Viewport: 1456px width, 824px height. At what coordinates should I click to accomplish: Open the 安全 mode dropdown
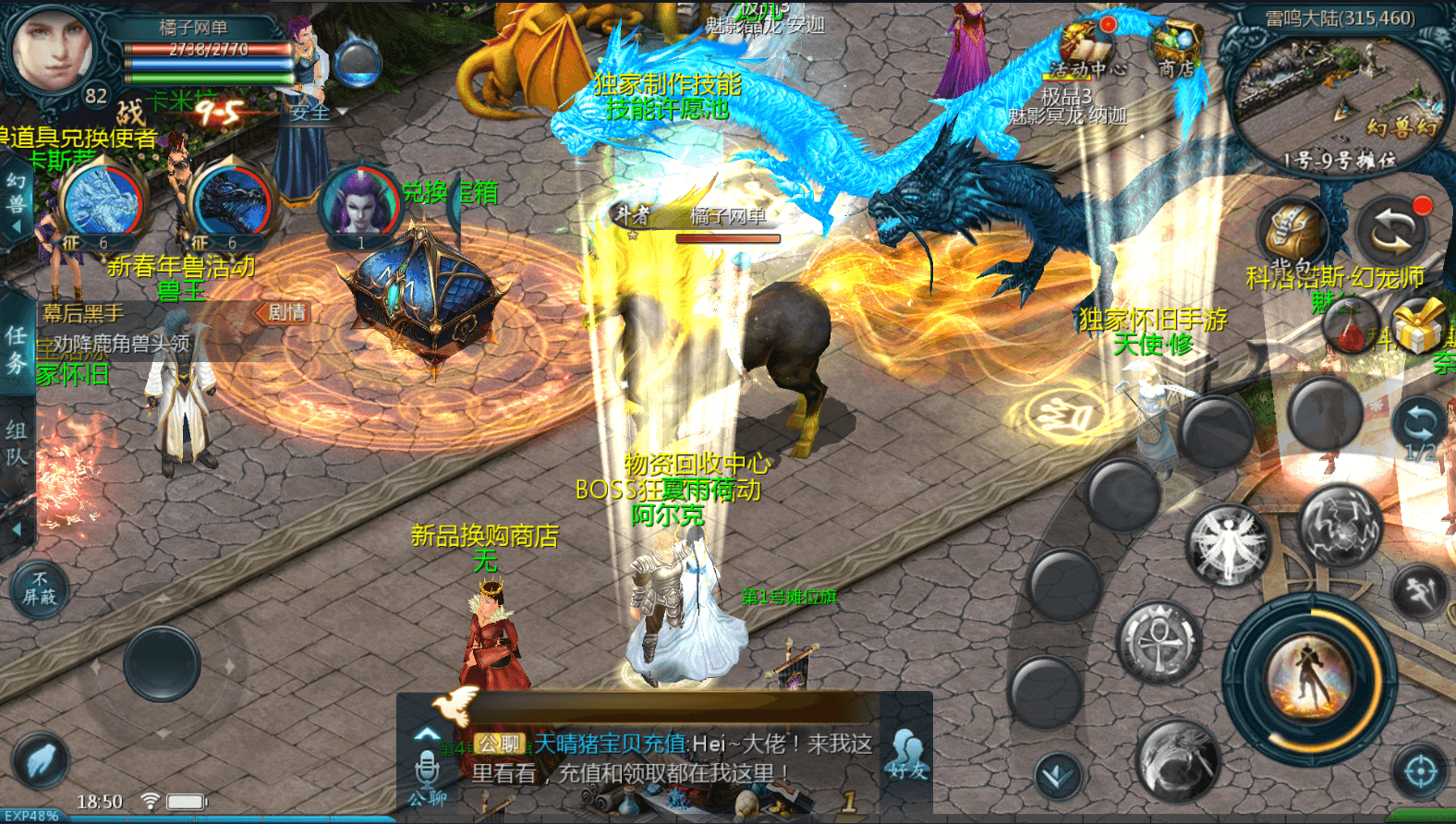[318, 113]
